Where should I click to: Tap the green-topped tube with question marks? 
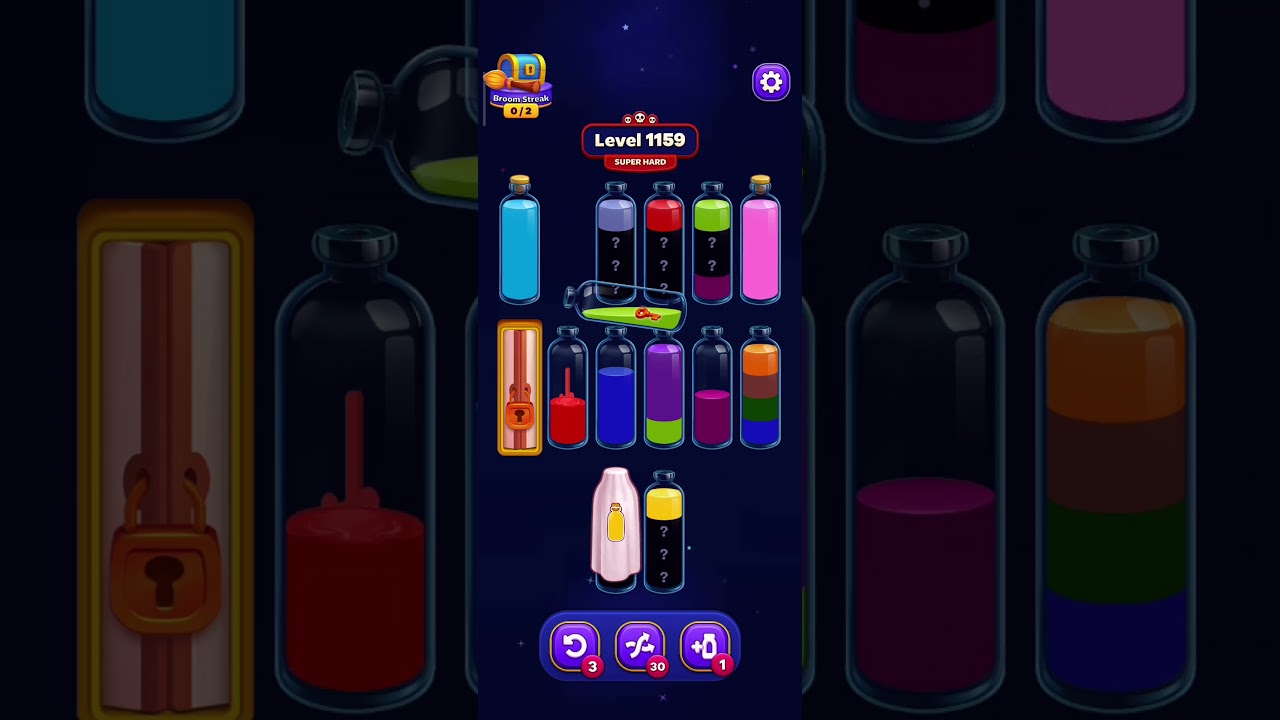coord(711,245)
